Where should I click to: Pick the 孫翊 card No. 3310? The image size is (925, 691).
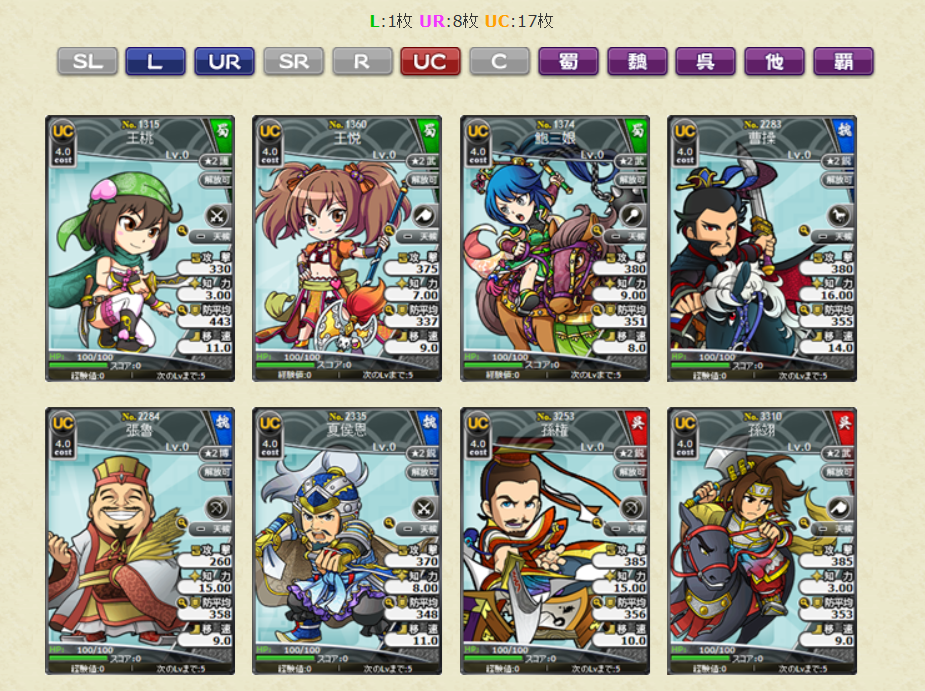point(762,540)
